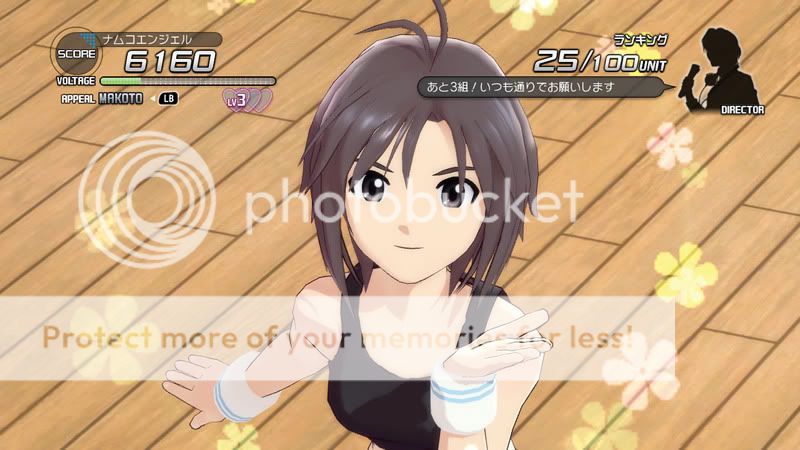This screenshot has height=450, width=800.
Task: Choose the MAKOTO appeal label
Action: [121, 98]
